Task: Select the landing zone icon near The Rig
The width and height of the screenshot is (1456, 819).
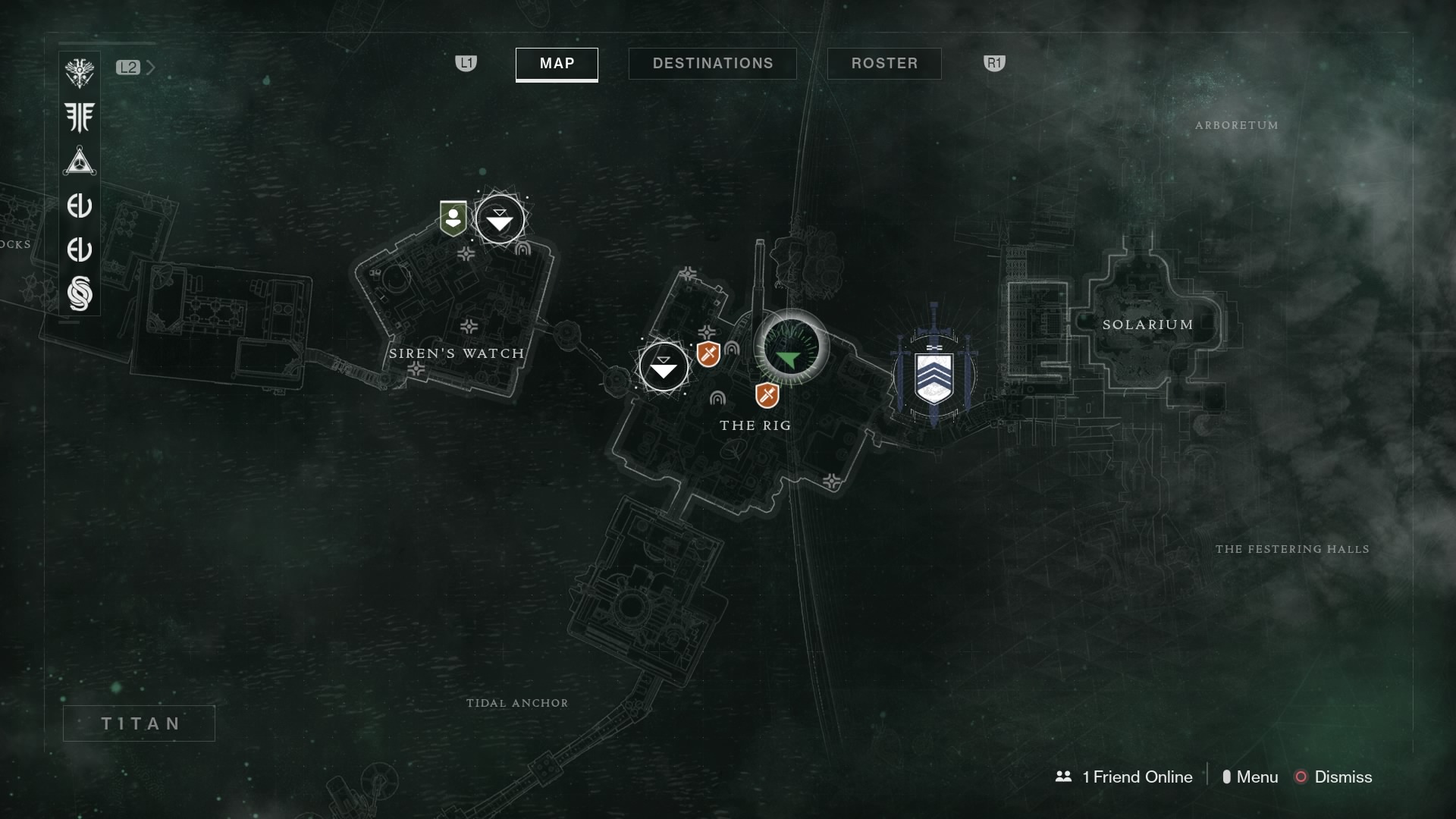Action: point(664,366)
